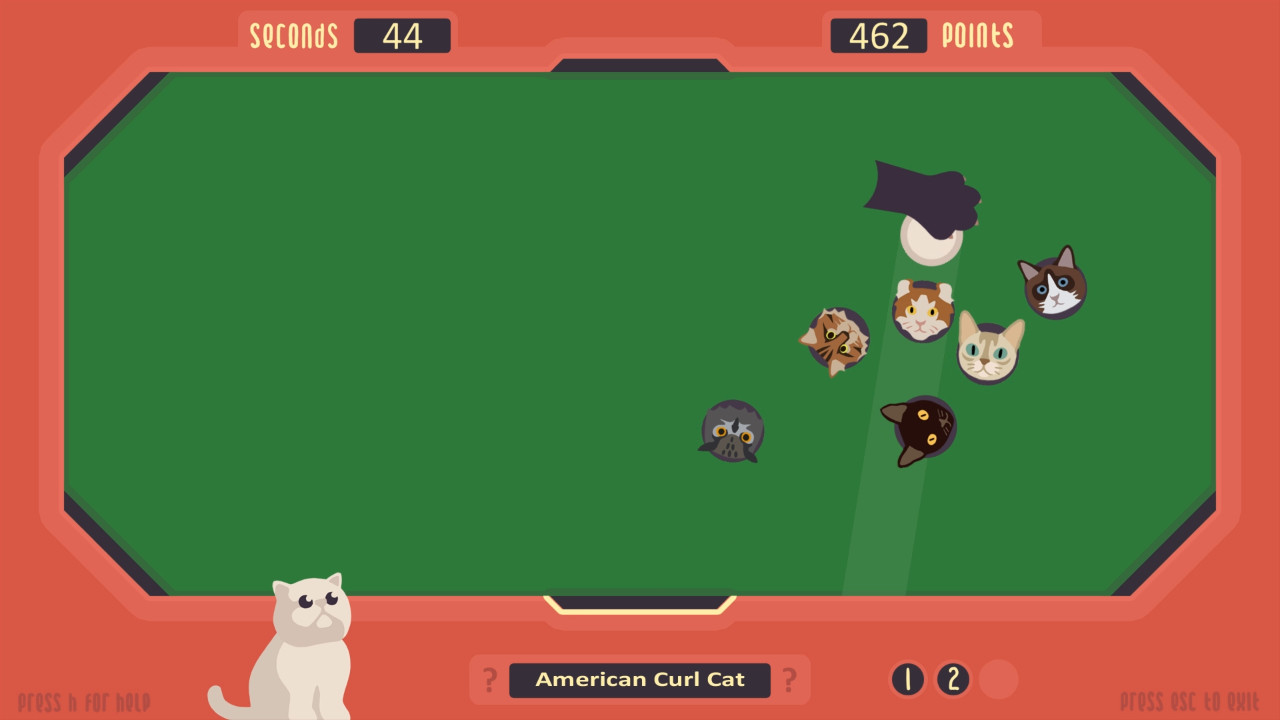This screenshot has width=1280, height=720.
Task: Click the American Curl Cat name plate
Action: [x=640, y=679]
